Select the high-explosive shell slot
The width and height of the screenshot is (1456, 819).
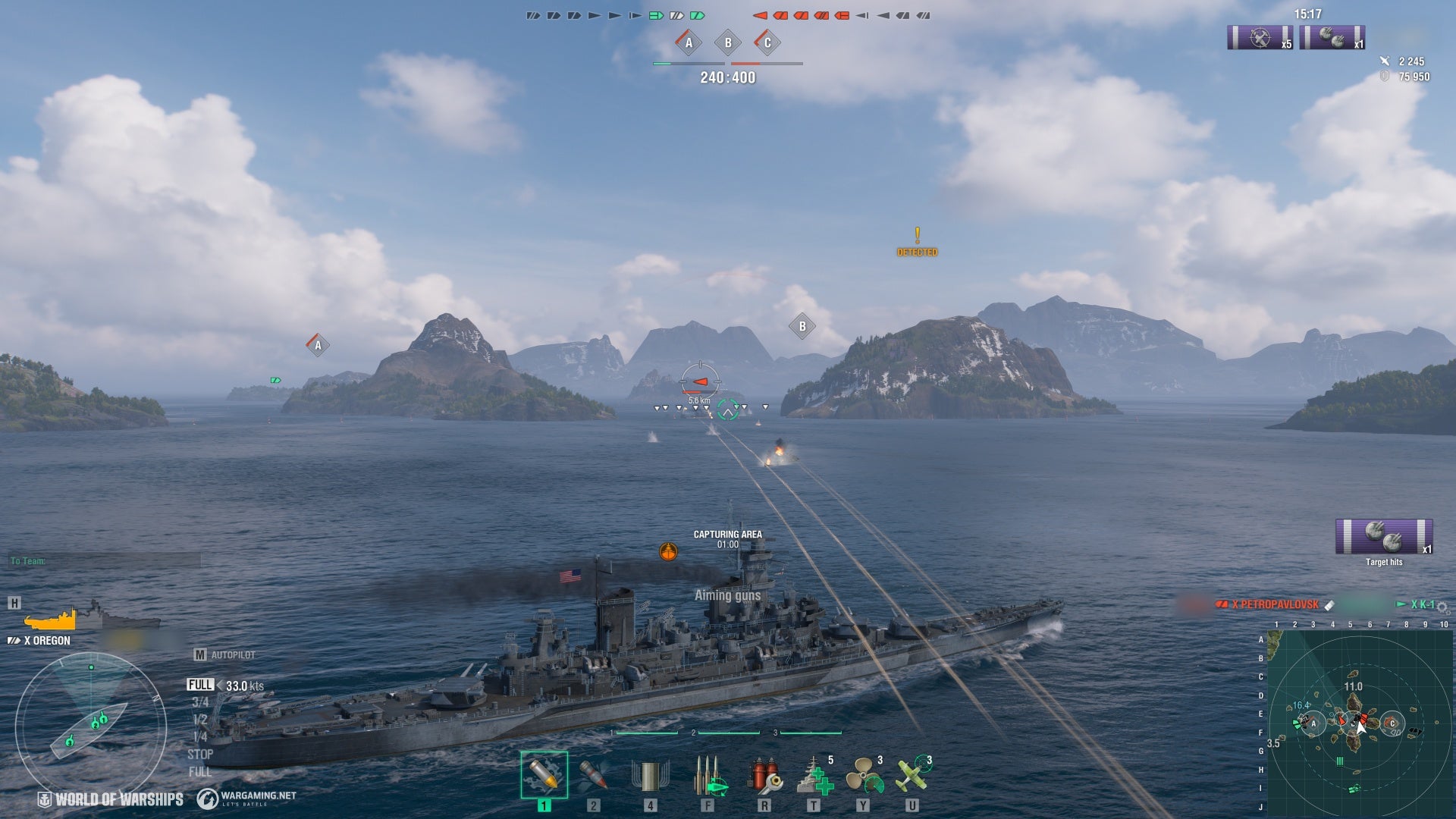tap(544, 774)
